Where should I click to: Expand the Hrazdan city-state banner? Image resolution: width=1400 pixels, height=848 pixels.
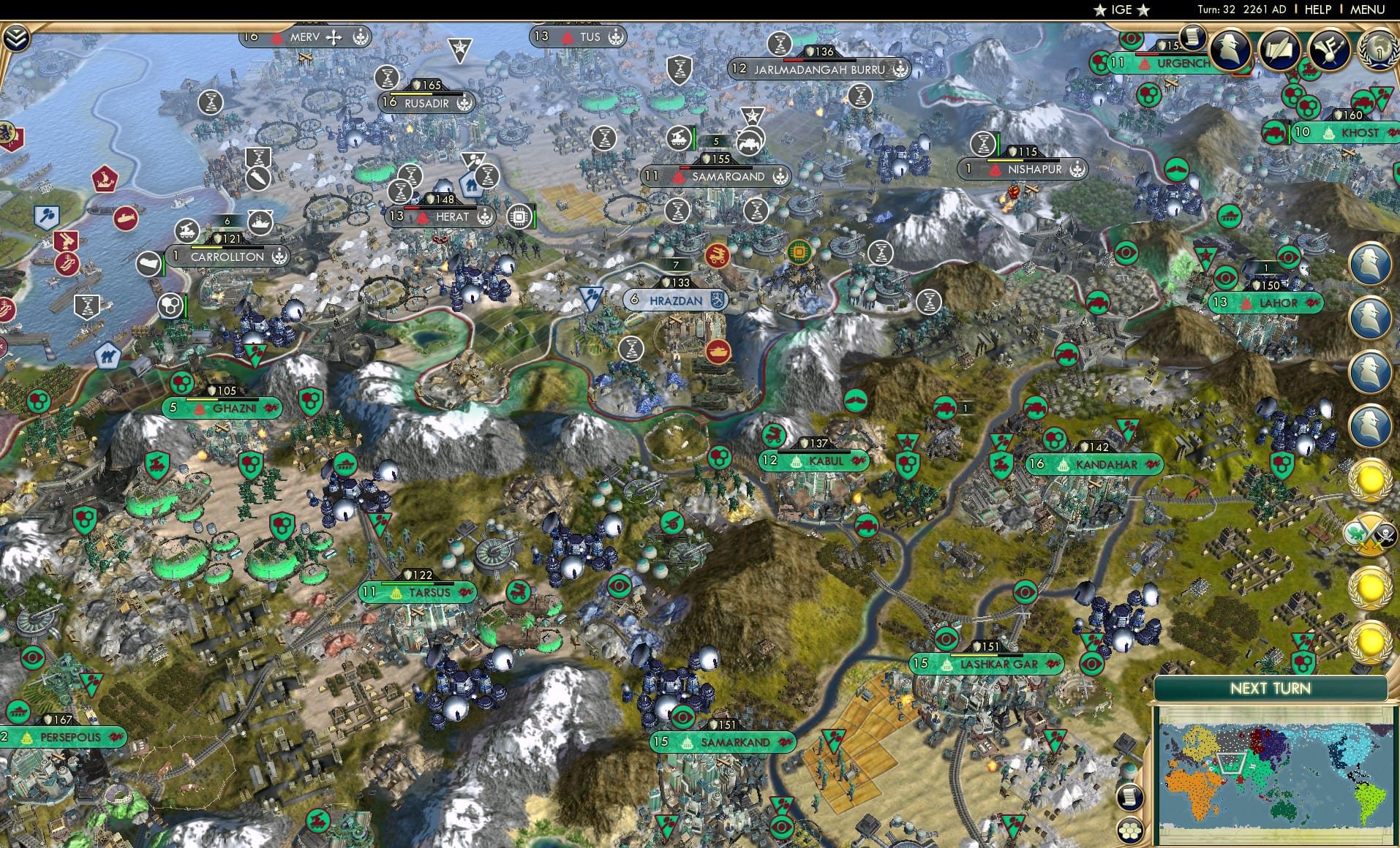(674, 300)
